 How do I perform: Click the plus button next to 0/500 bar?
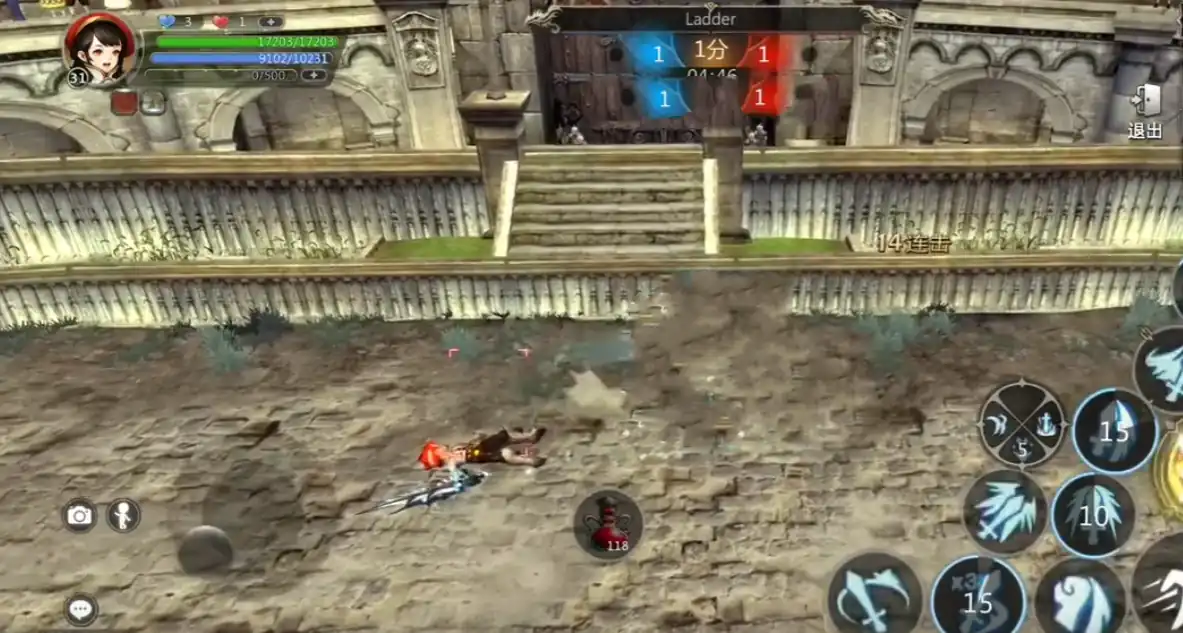coord(314,75)
